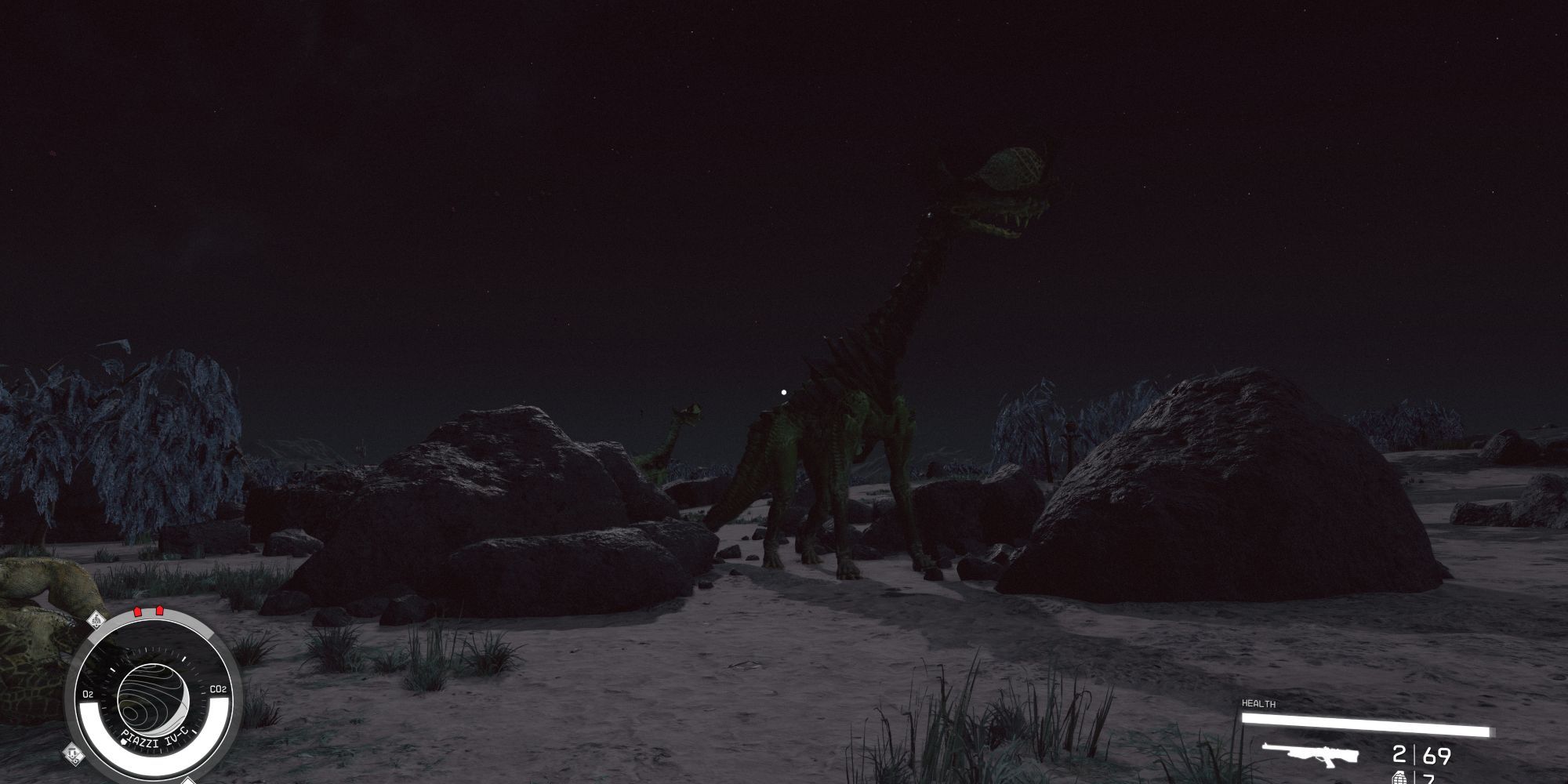Click the grenade count number seven
1568x784 pixels.
click(x=1429, y=779)
